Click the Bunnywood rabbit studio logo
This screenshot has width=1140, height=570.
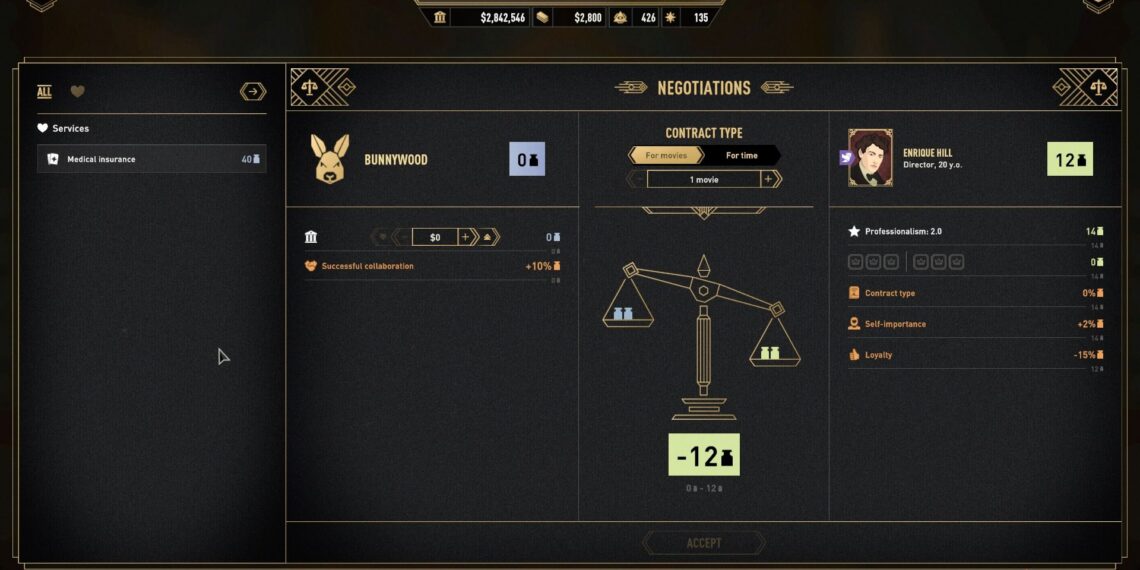pyautogui.click(x=331, y=159)
